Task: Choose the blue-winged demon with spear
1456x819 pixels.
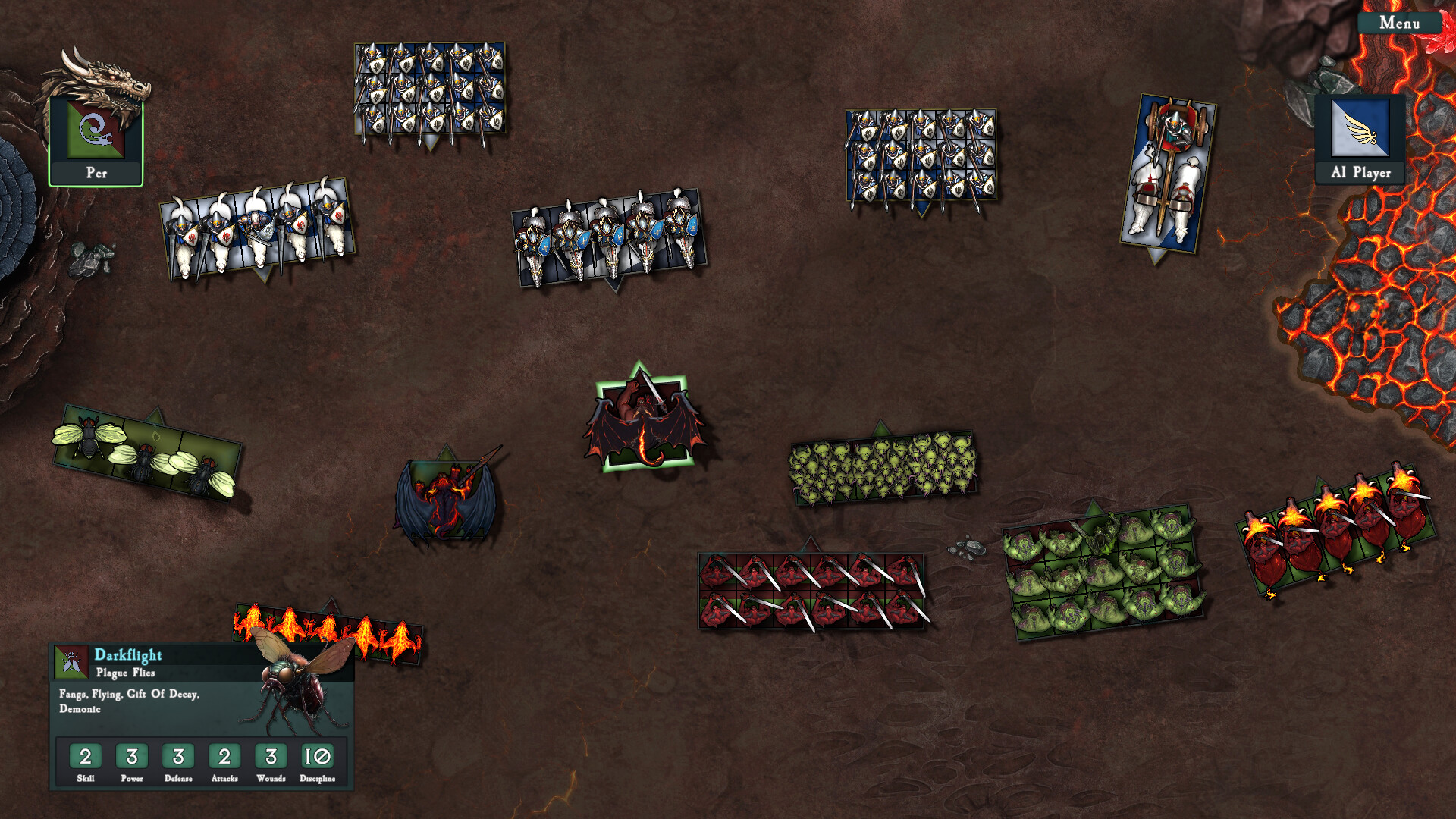Action: 446,497
